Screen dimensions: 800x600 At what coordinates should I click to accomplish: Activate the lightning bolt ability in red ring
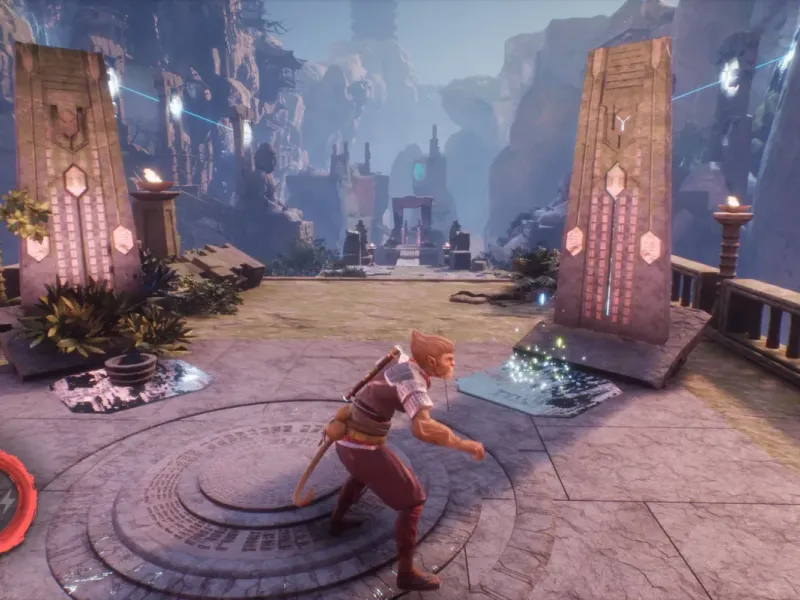9,500
